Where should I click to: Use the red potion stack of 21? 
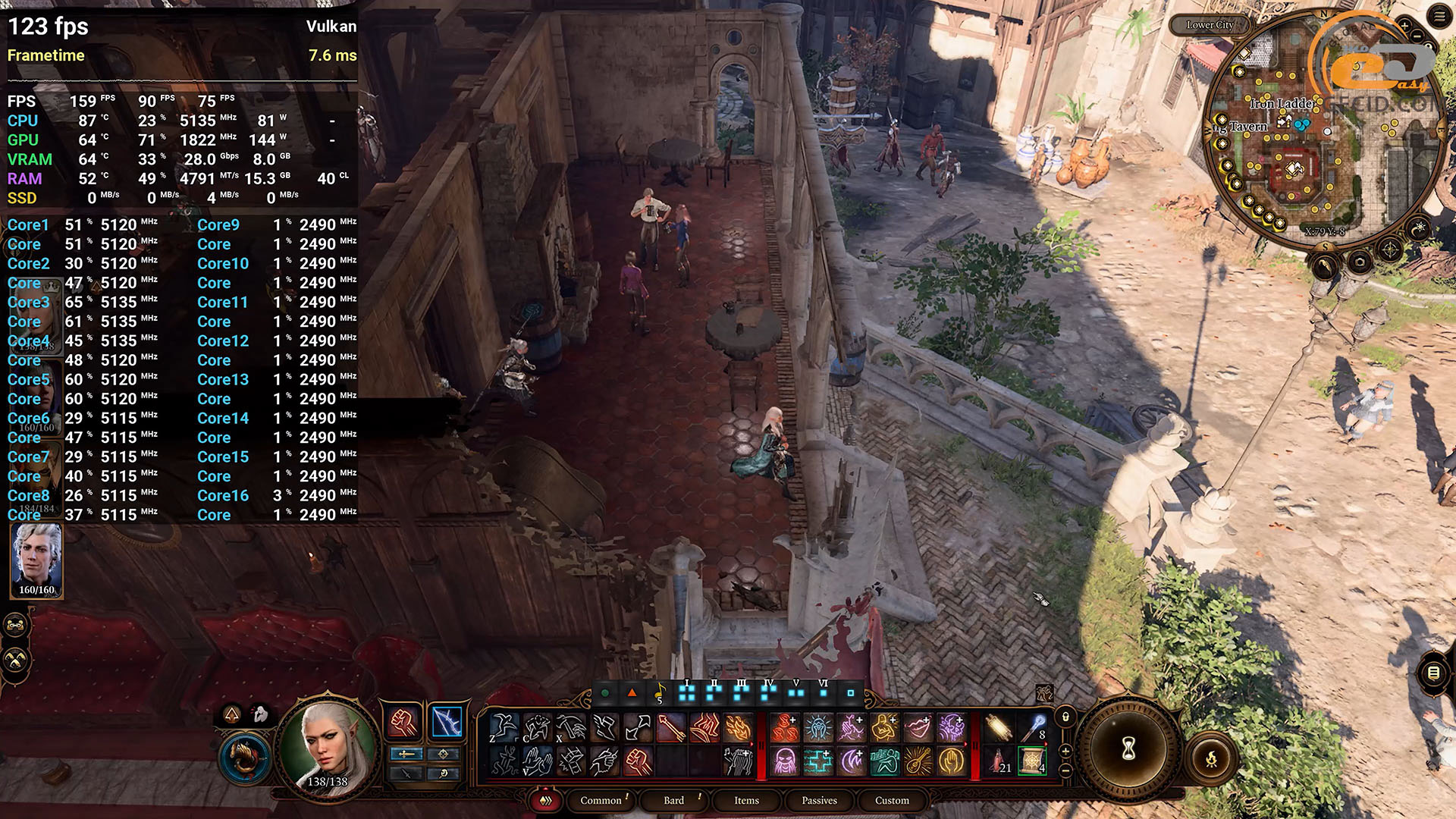[x=999, y=760]
